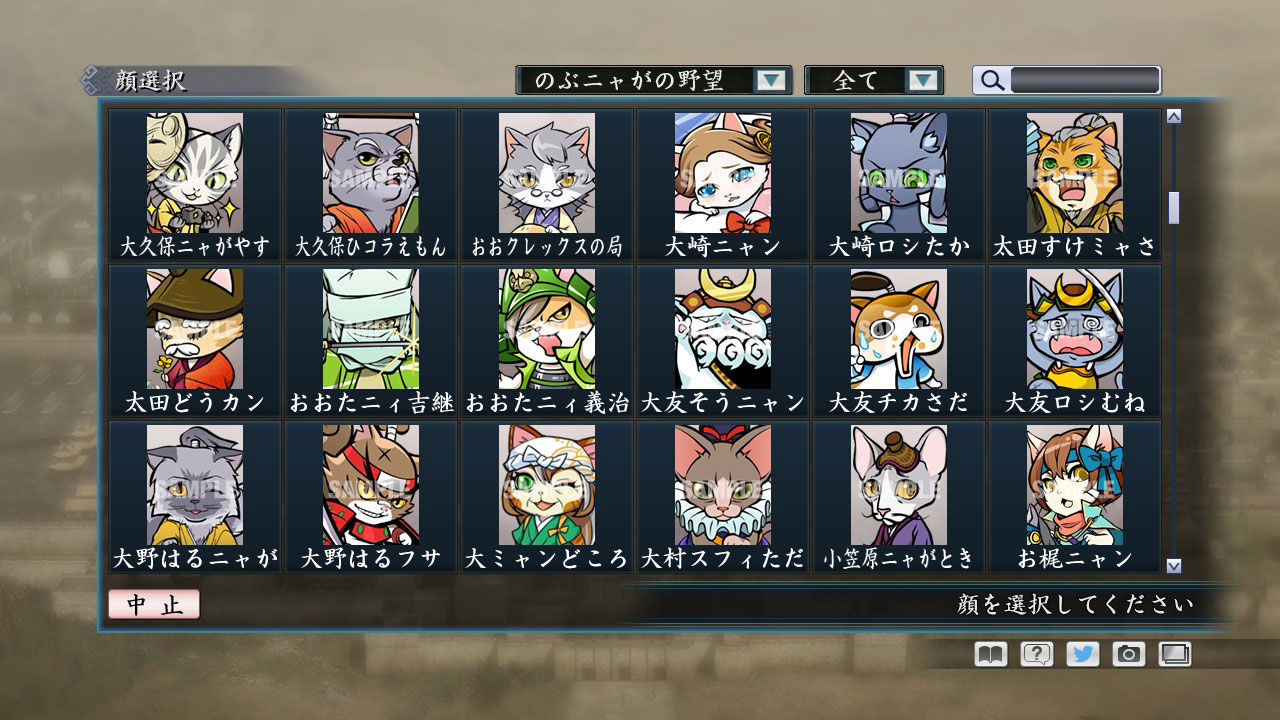The height and width of the screenshot is (720, 1280).
Task: Select the 大崎ニャン cat portrait
Action: pyautogui.click(x=722, y=172)
